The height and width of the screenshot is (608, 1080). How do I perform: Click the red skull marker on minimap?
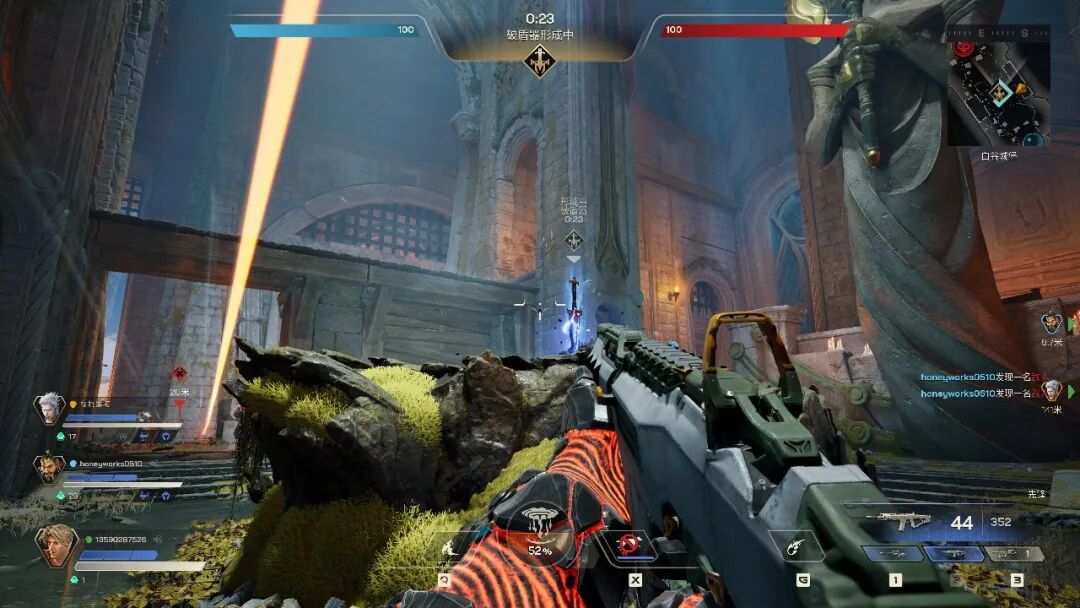(963, 47)
